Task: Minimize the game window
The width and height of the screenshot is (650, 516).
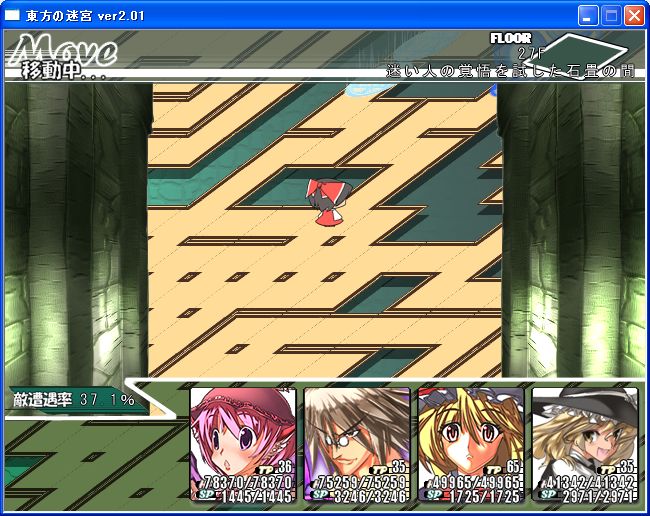Action: [x=588, y=15]
